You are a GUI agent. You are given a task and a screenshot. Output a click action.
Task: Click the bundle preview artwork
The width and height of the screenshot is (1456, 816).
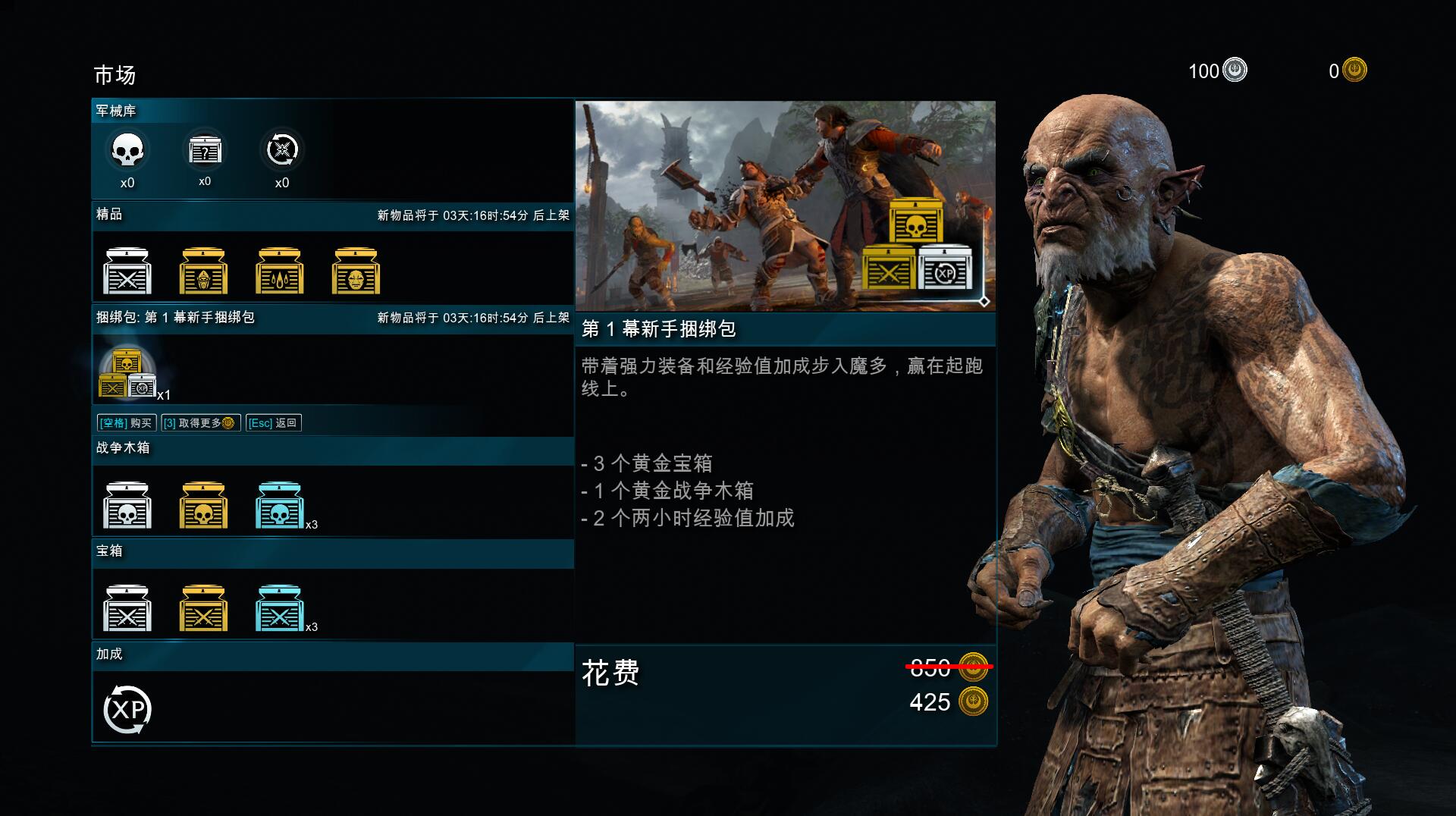tap(785, 206)
